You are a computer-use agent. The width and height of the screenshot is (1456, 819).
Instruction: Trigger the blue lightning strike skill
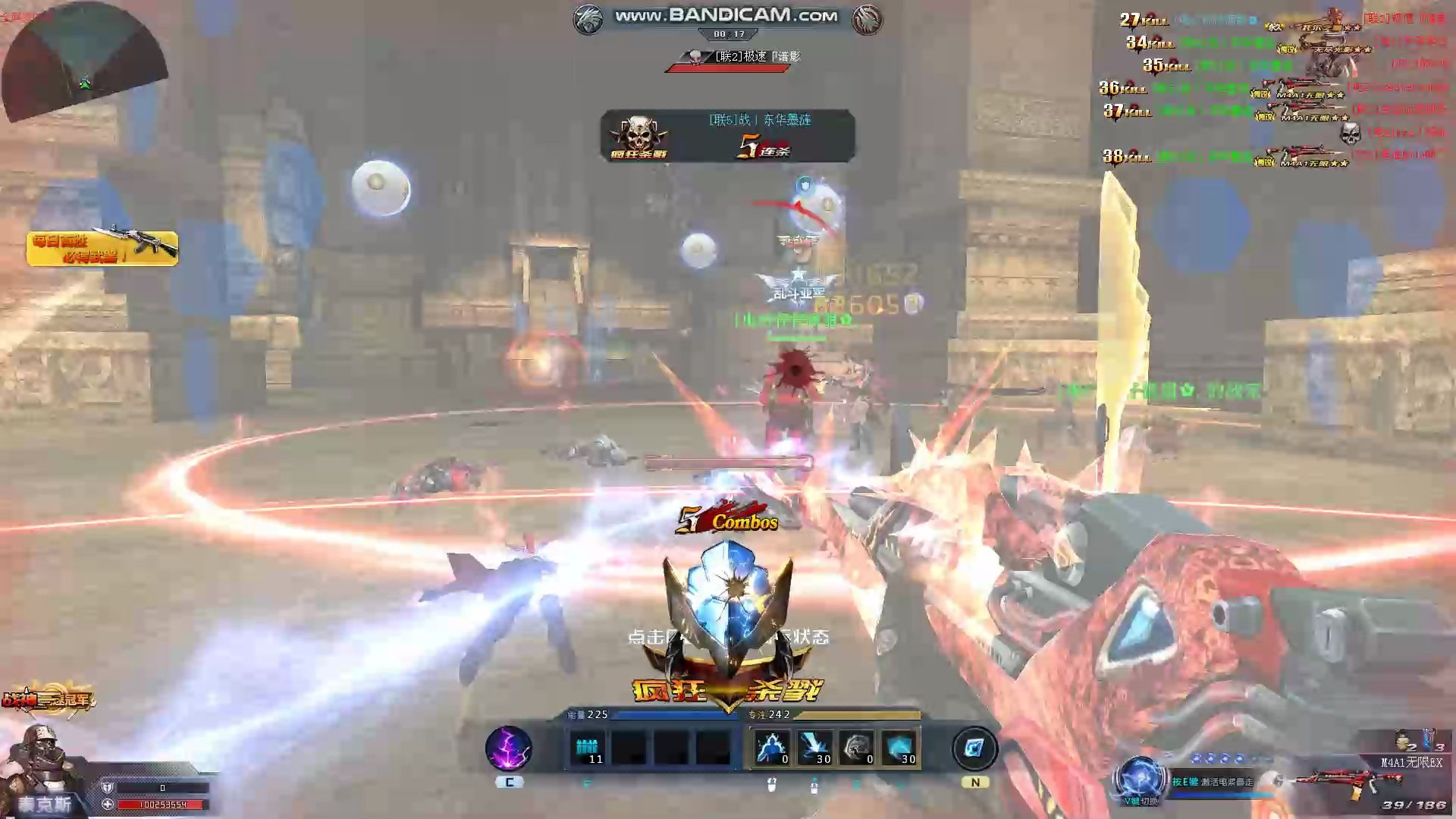coord(814,748)
